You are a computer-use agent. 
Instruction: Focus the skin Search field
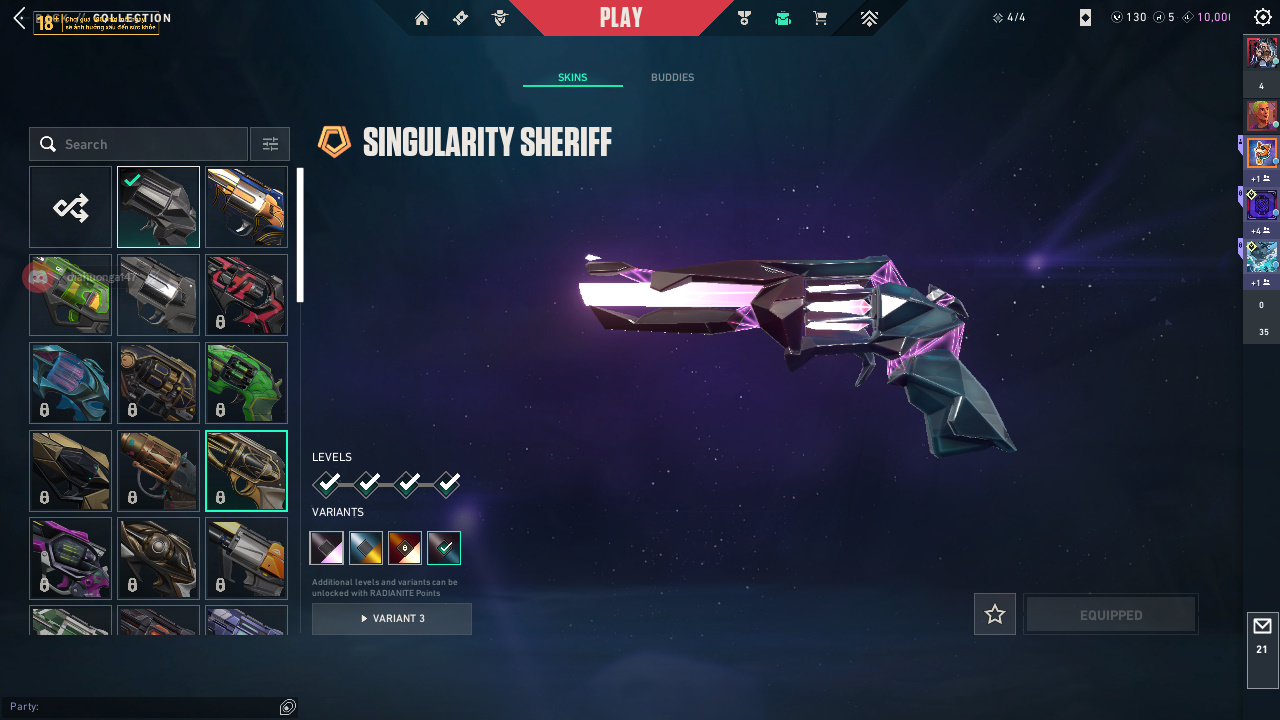pos(140,144)
